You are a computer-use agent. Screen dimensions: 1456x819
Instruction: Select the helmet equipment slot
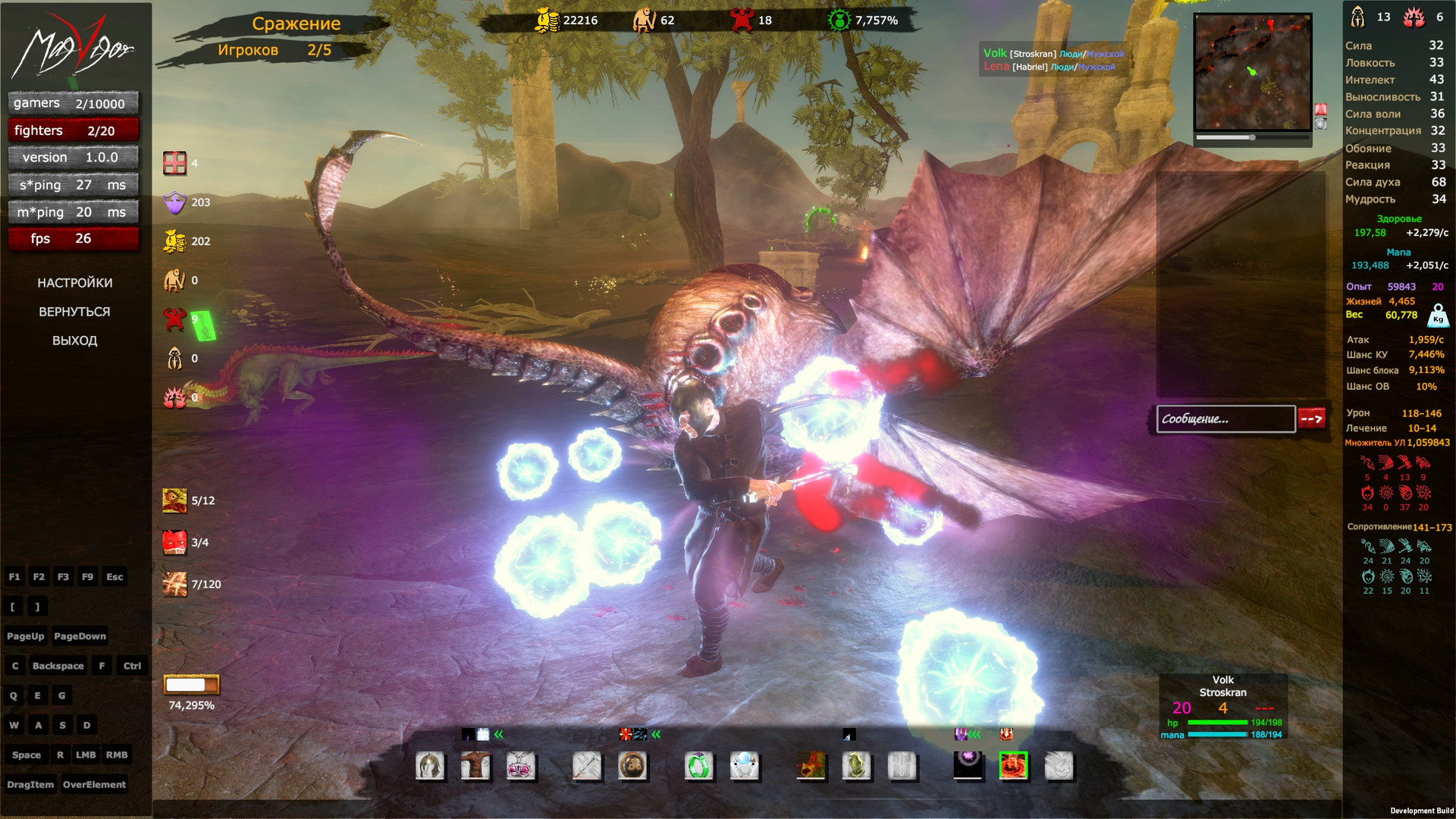(430, 766)
